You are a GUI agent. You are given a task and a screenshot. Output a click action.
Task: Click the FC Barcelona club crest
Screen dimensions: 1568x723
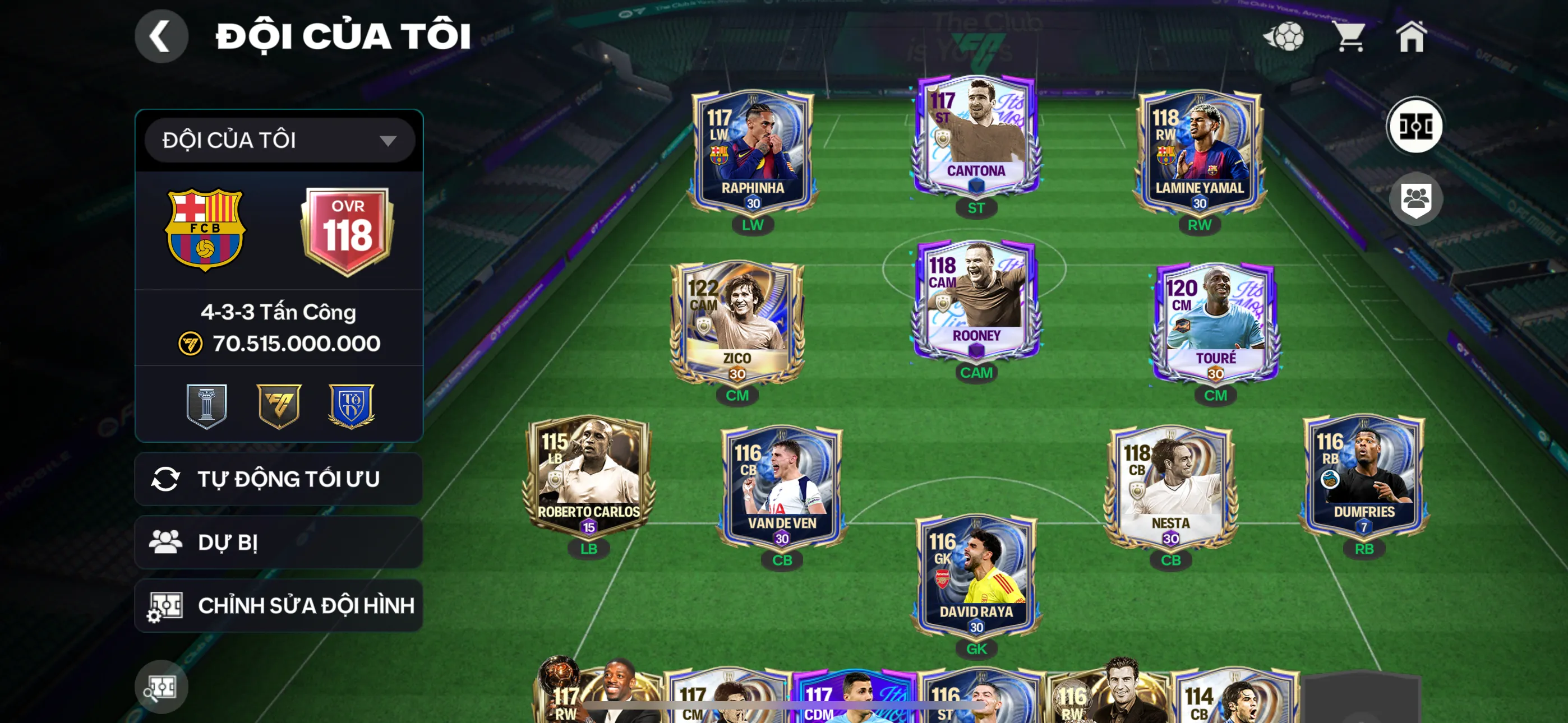(205, 229)
